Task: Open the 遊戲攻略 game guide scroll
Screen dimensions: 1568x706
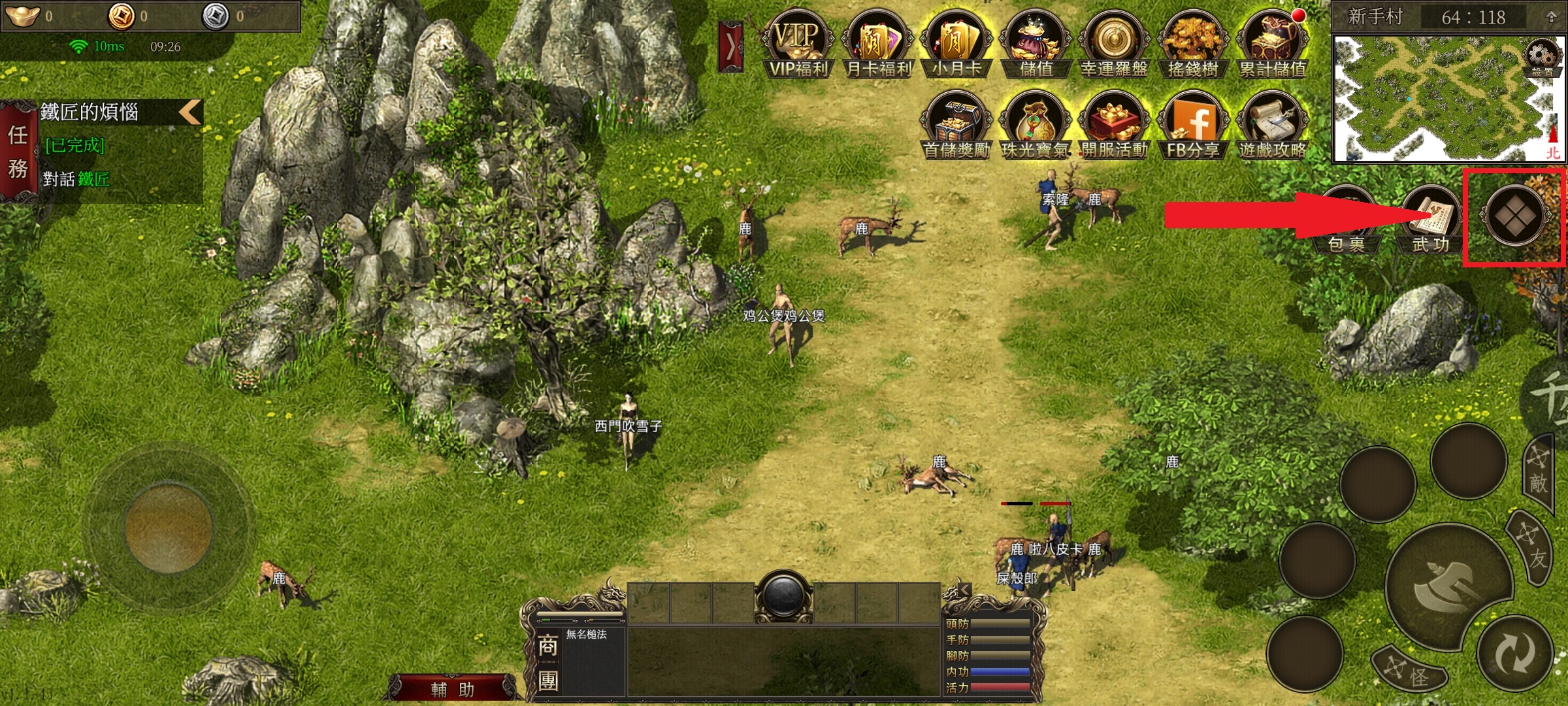Action: coord(1273,126)
